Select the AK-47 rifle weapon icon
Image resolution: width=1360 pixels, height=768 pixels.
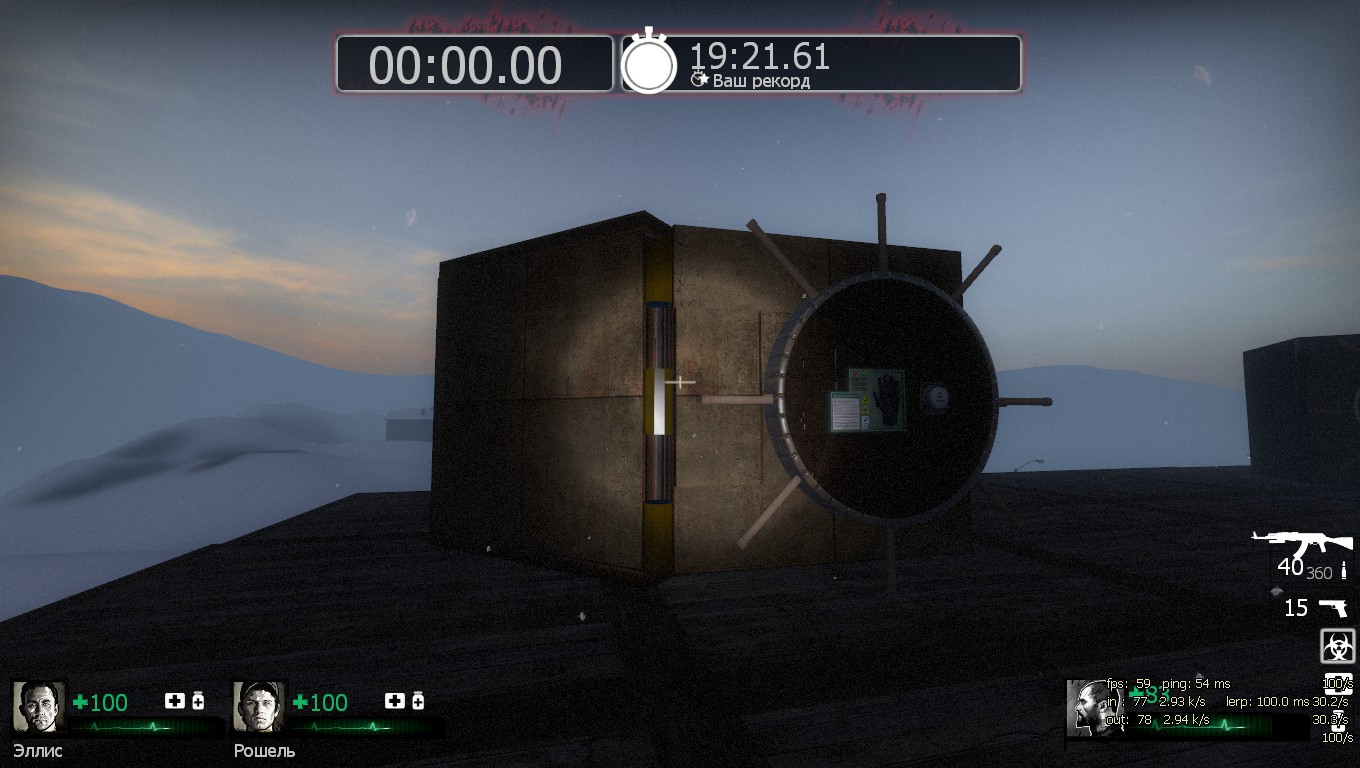click(1303, 546)
